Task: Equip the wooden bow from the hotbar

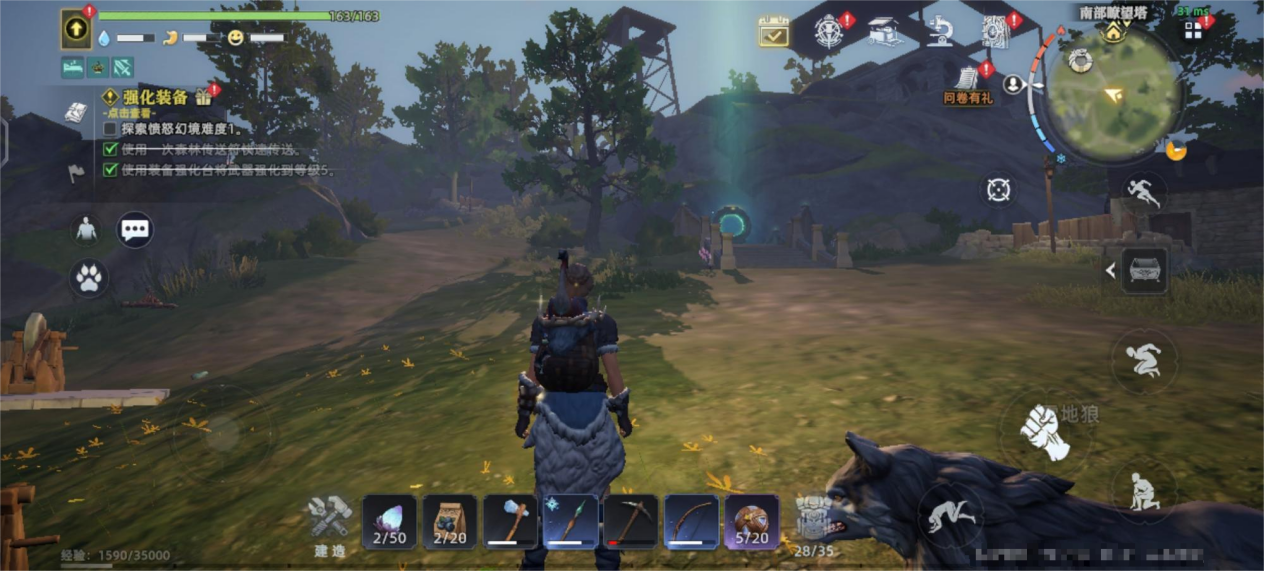Action: pos(691,521)
